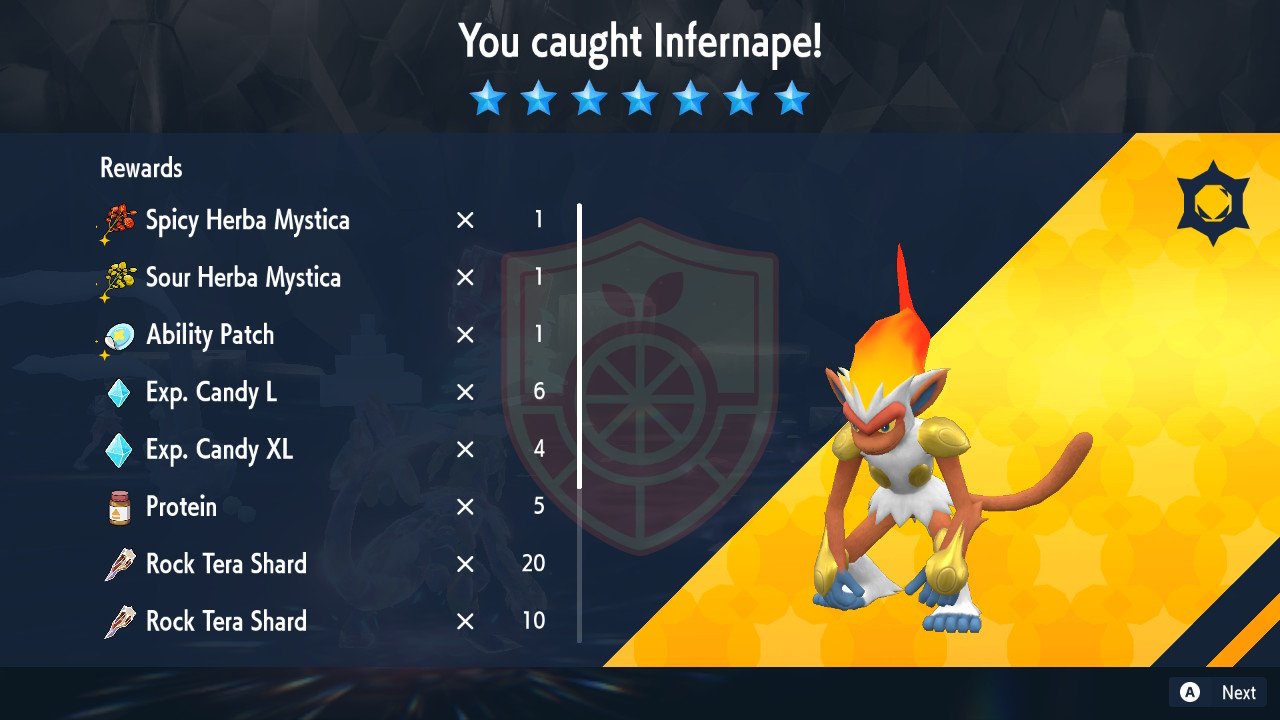Click the middle star under the caught message
The width and height of the screenshot is (1280, 720).
tap(639, 97)
